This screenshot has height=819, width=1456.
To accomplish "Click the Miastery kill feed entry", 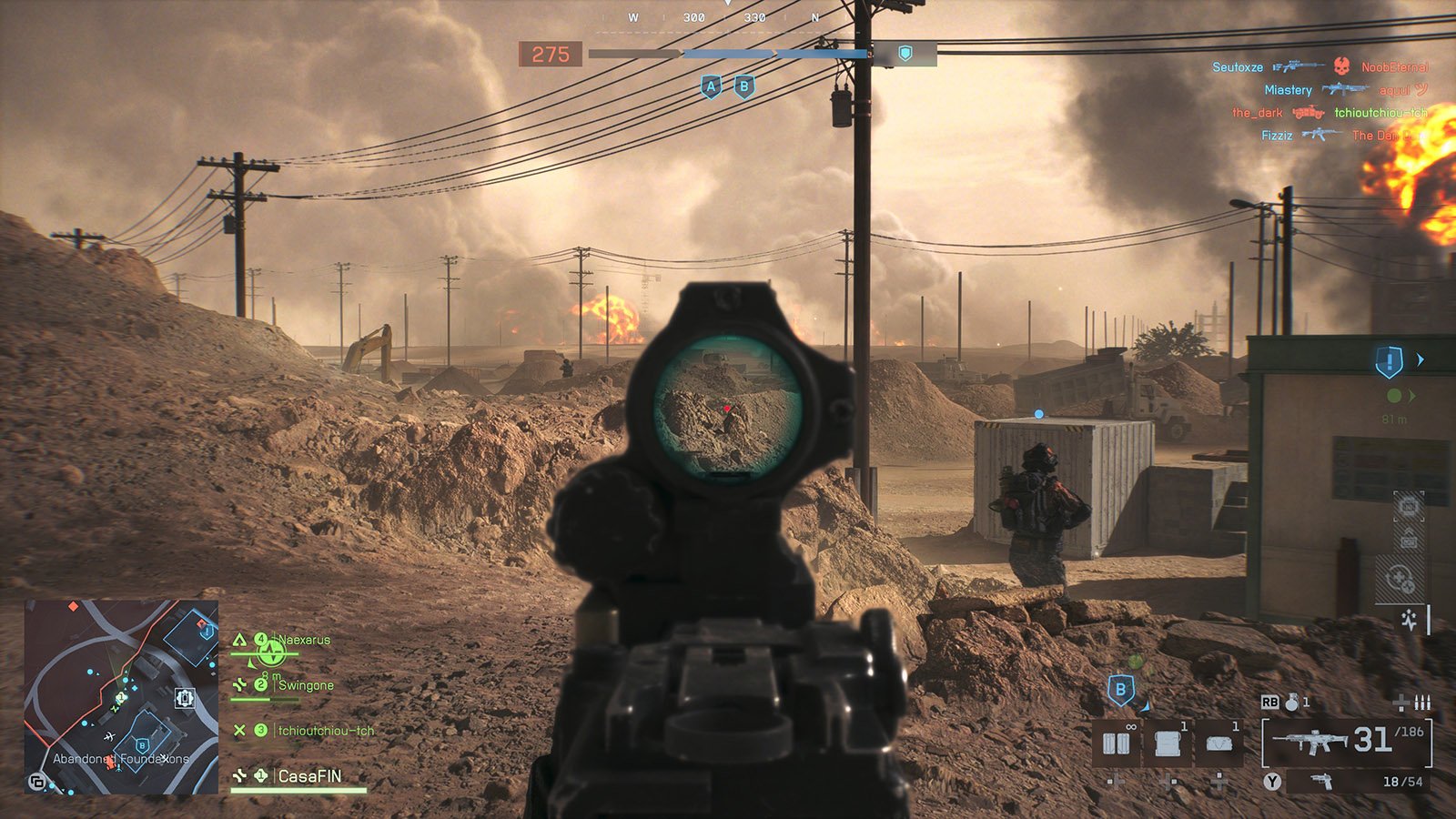I will coord(1288,90).
